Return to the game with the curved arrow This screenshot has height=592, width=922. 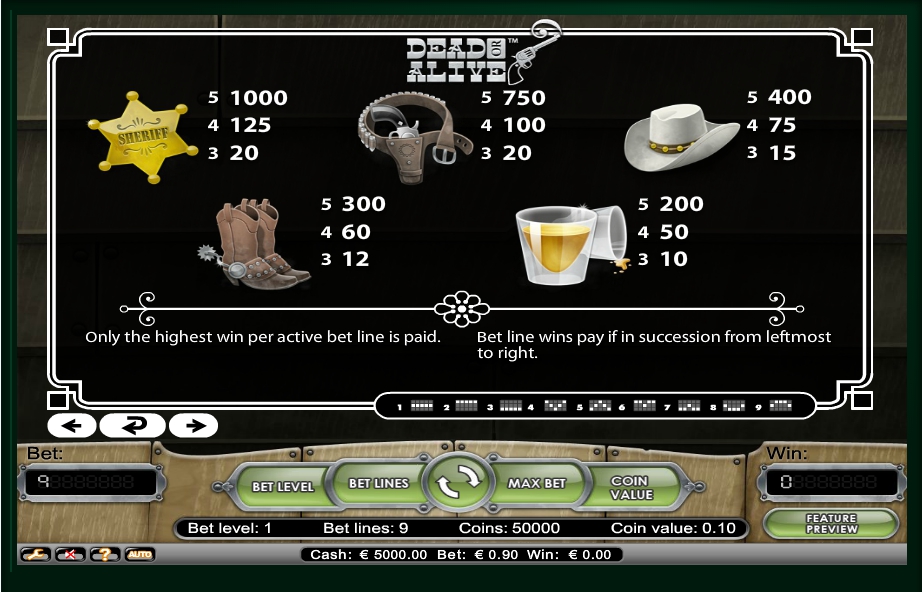[132, 425]
